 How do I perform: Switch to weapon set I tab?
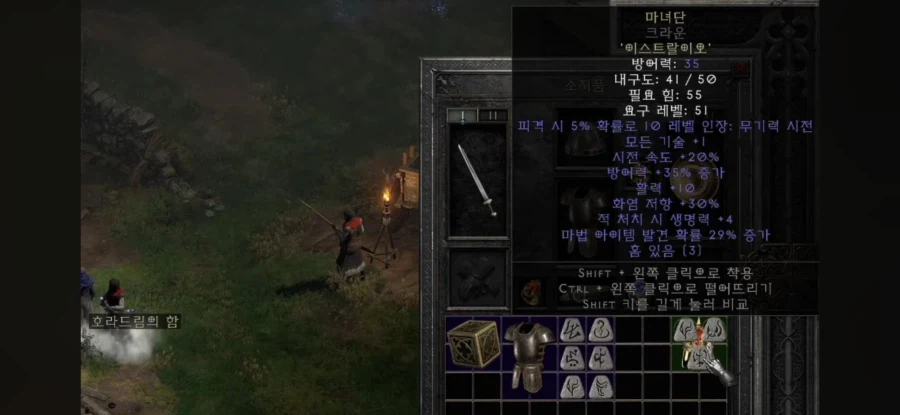click(x=463, y=115)
